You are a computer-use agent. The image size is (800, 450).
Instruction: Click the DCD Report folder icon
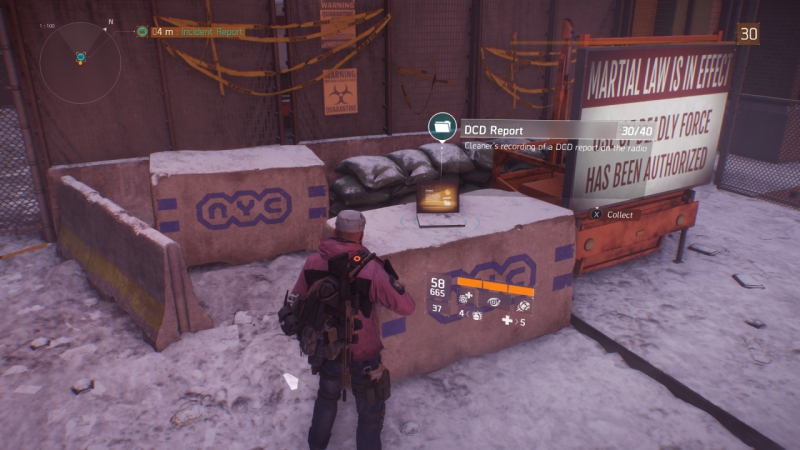(440, 128)
